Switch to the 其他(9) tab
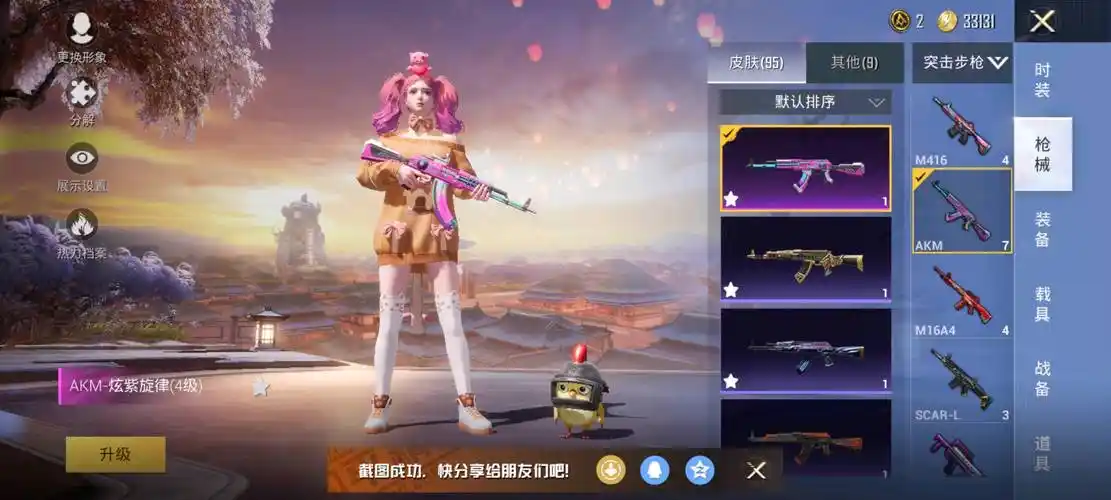Screen dimensions: 1111x500 click(x=854, y=63)
